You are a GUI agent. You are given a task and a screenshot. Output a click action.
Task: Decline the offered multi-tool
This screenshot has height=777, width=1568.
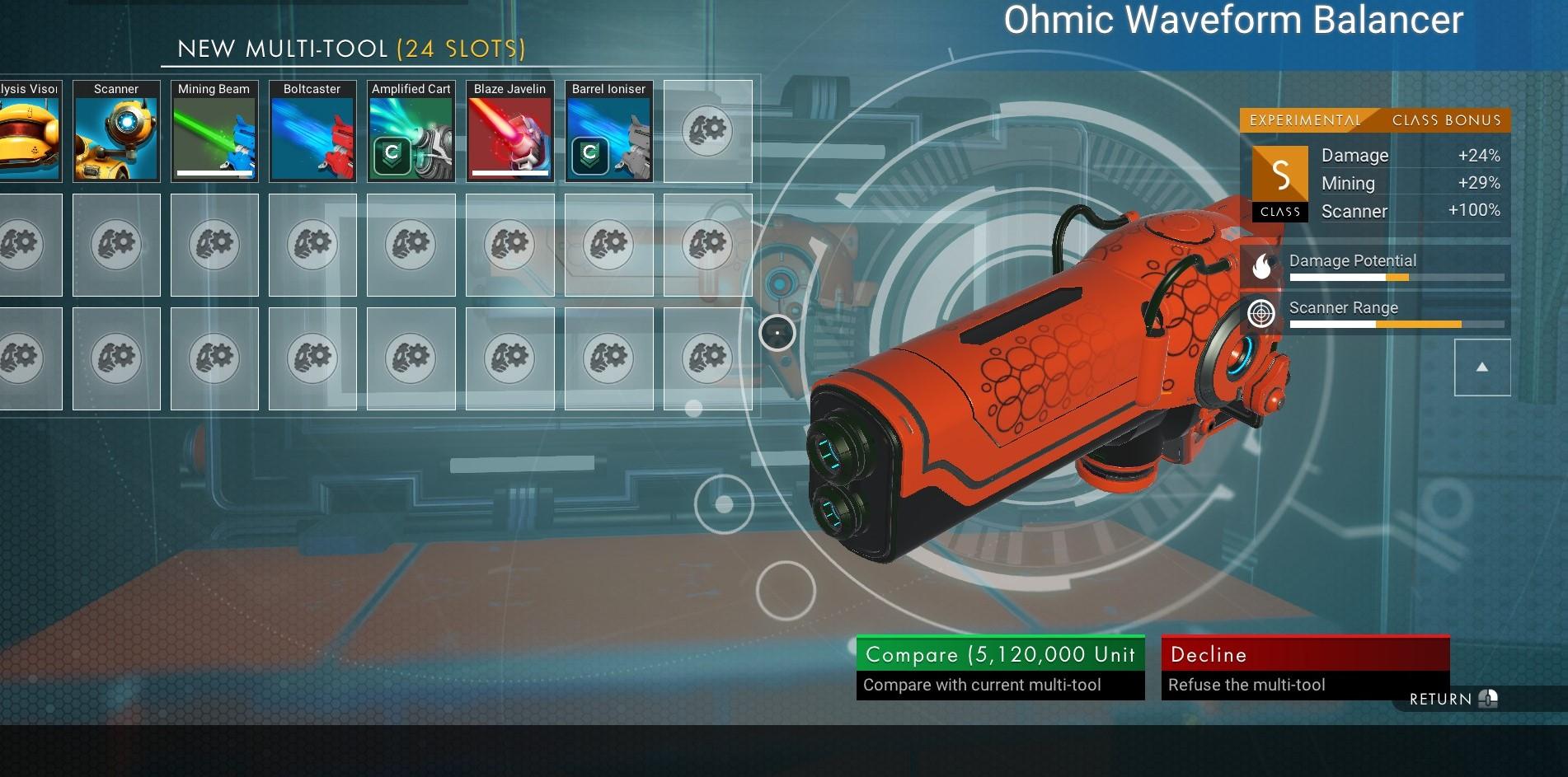point(1305,654)
